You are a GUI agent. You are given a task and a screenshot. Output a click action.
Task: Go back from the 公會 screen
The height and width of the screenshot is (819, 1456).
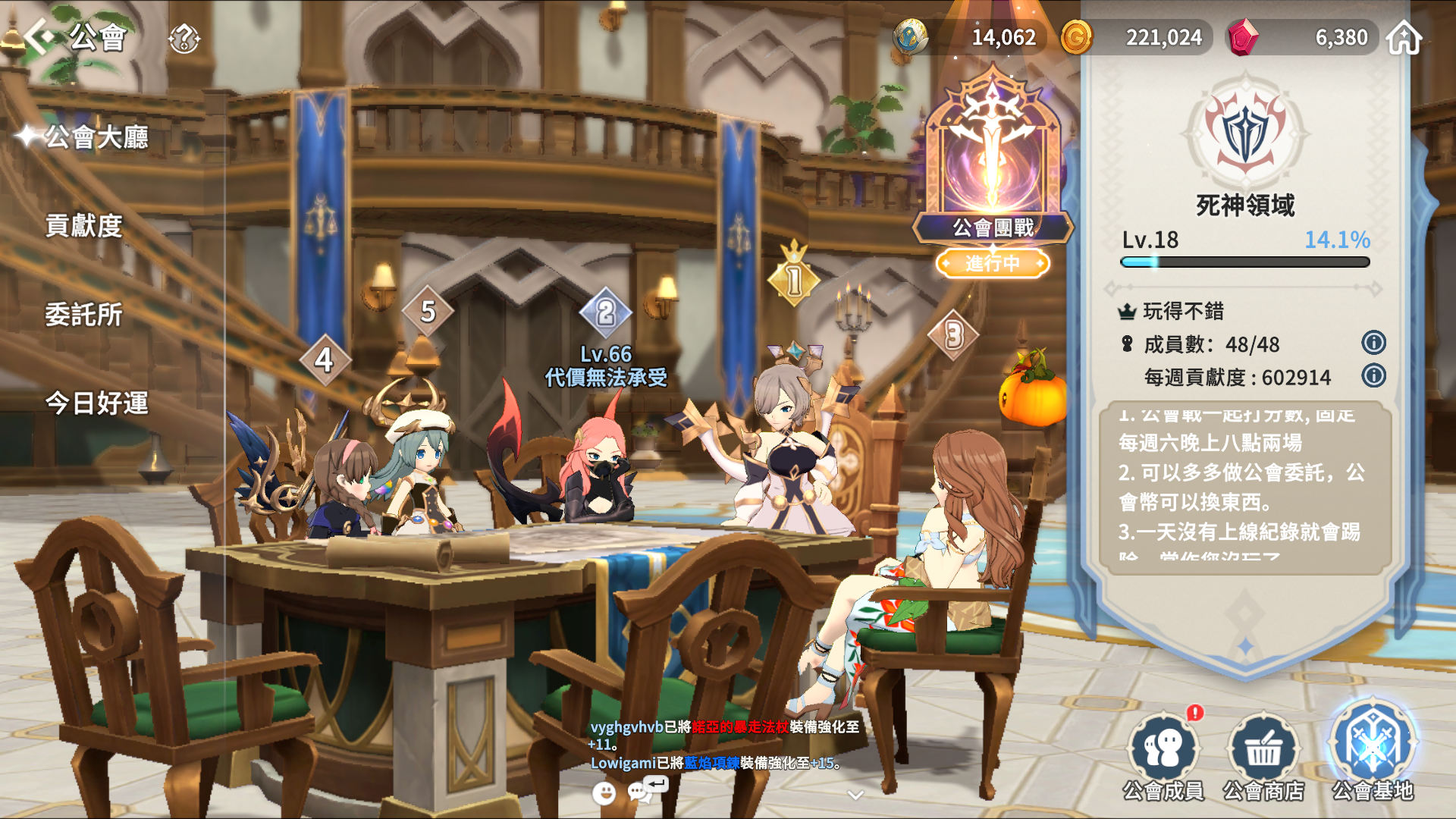39,36
